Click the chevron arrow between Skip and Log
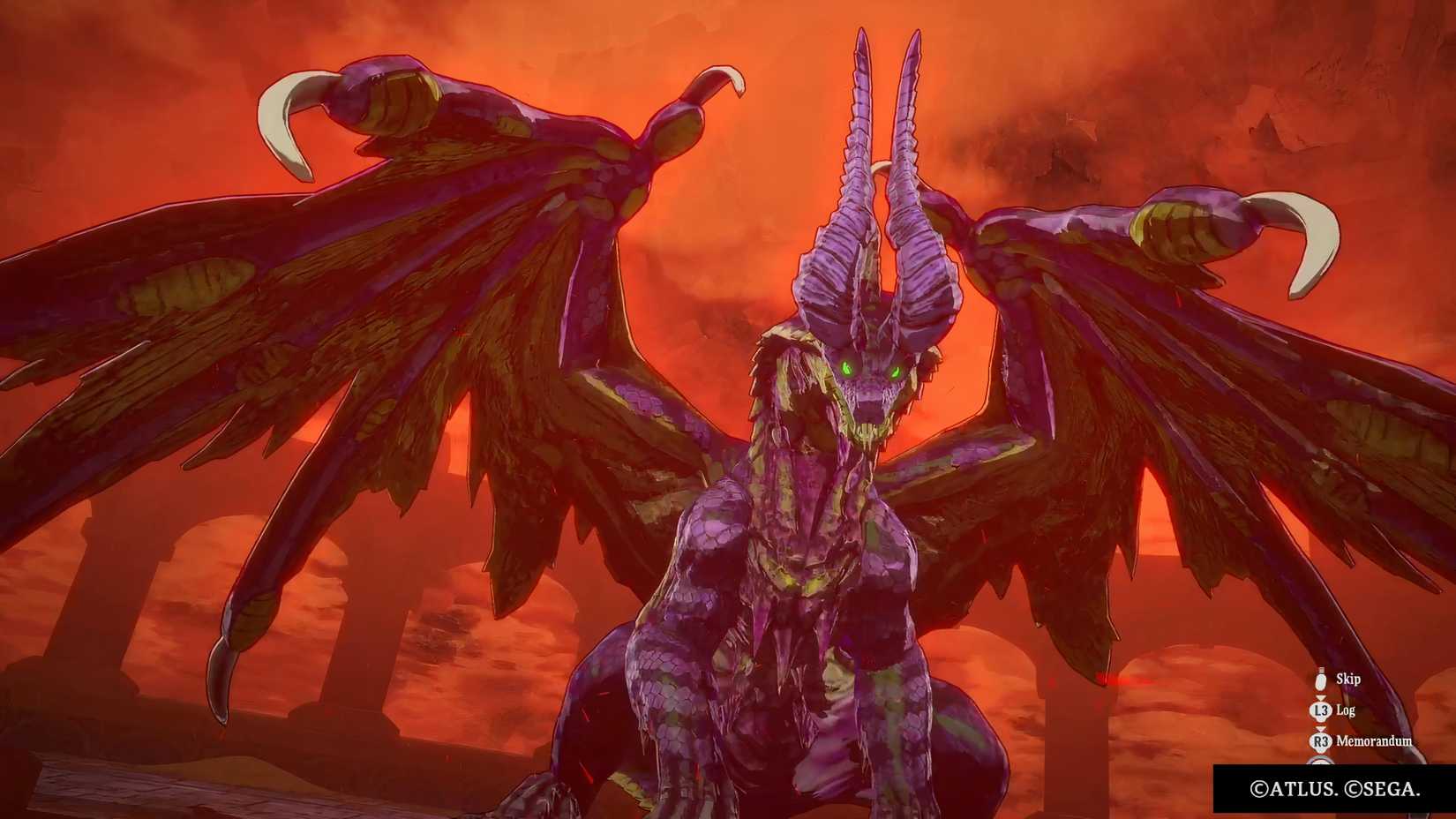 point(1320,698)
